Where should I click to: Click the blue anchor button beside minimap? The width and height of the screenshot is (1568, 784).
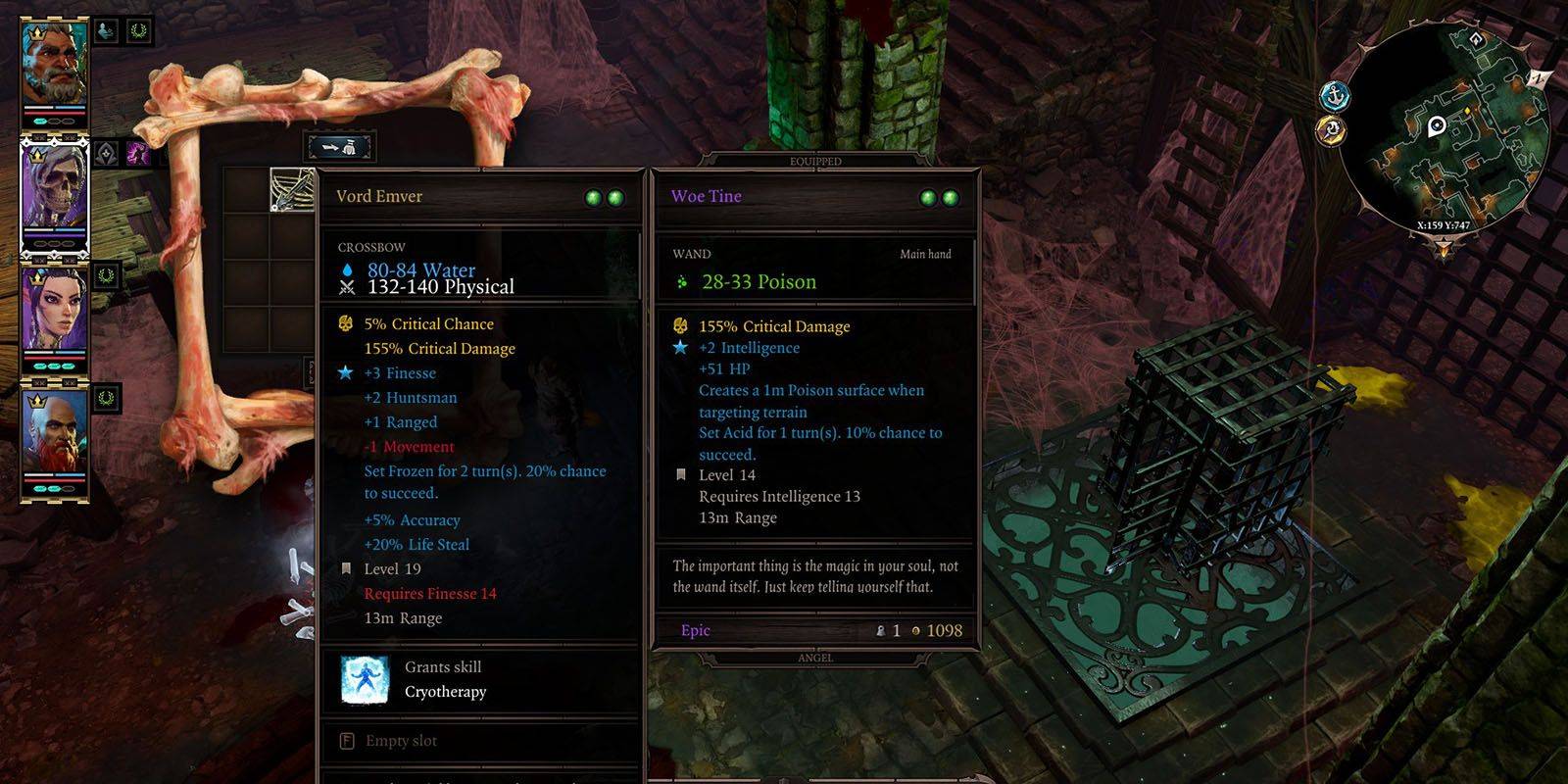coord(1335,96)
